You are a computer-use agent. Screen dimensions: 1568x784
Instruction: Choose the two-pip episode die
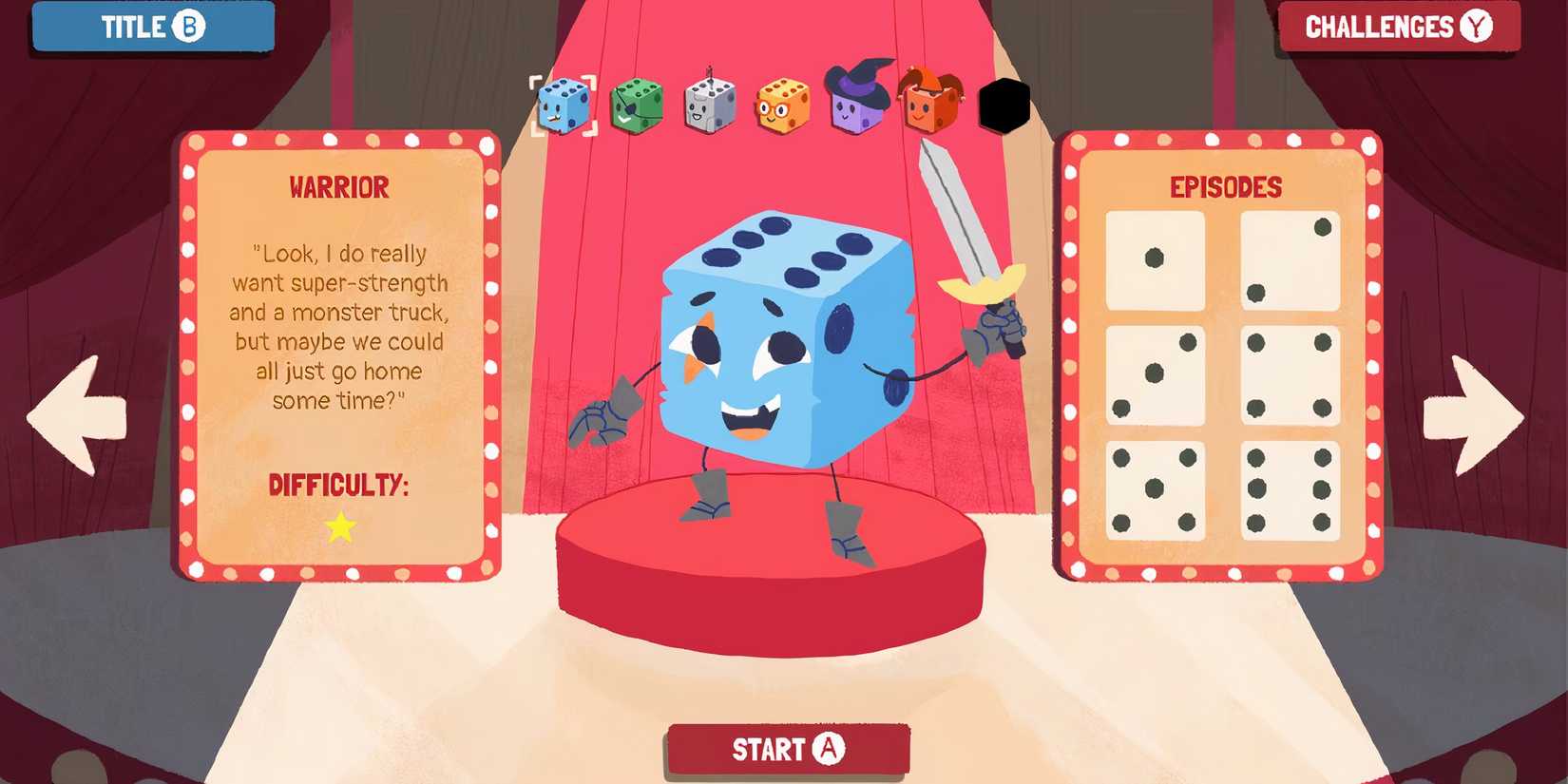[1291, 258]
